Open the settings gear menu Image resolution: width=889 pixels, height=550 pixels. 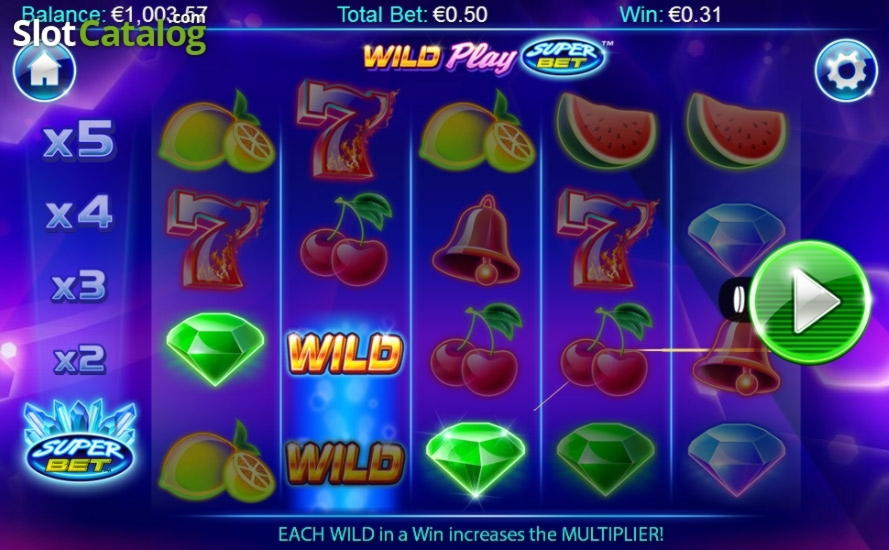(x=845, y=70)
